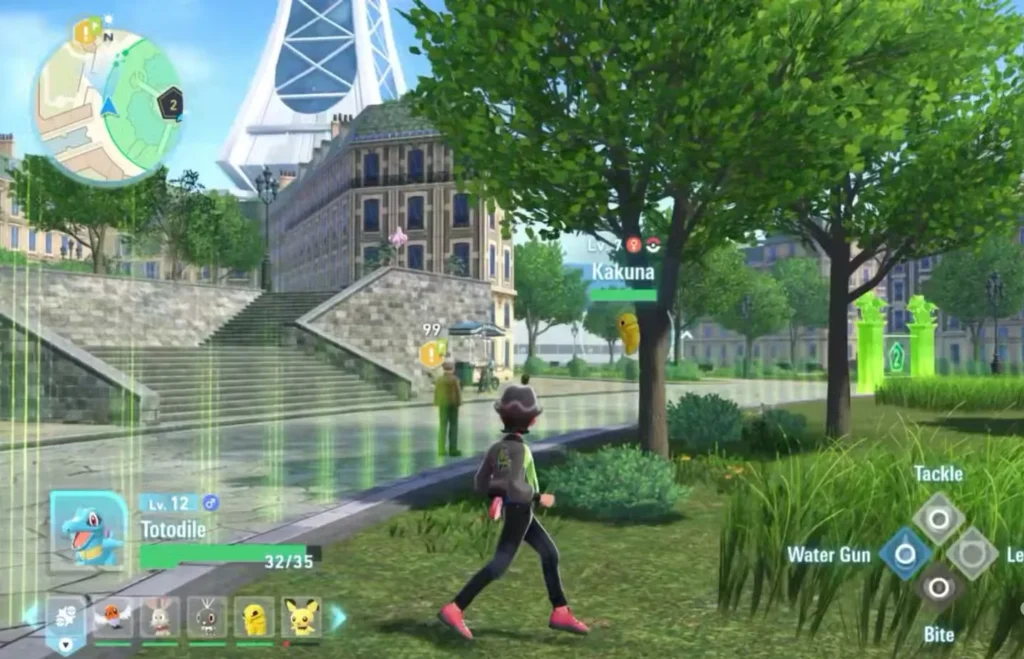Use the Tackle move

point(938,517)
